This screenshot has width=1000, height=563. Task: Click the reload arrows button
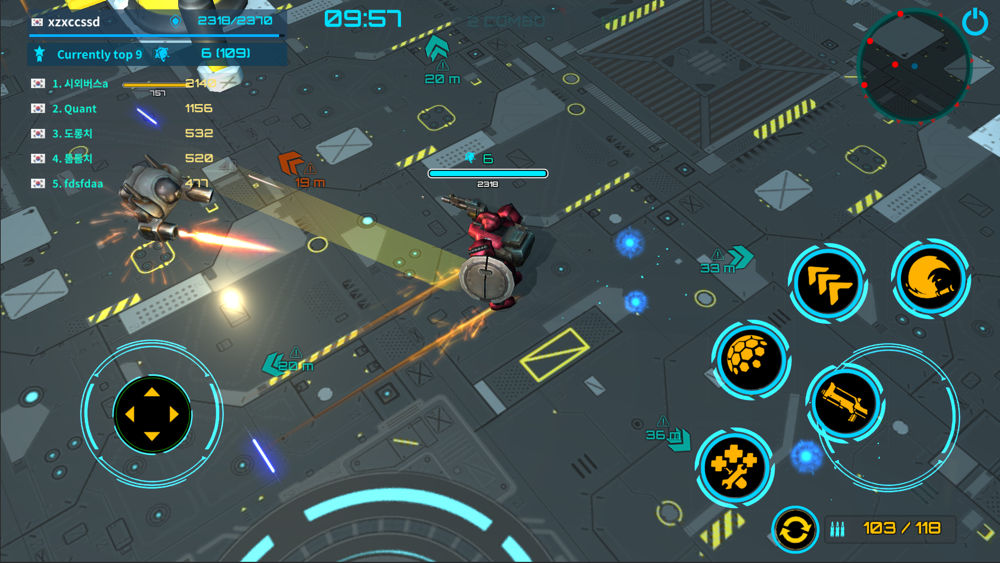click(x=794, y=530)
